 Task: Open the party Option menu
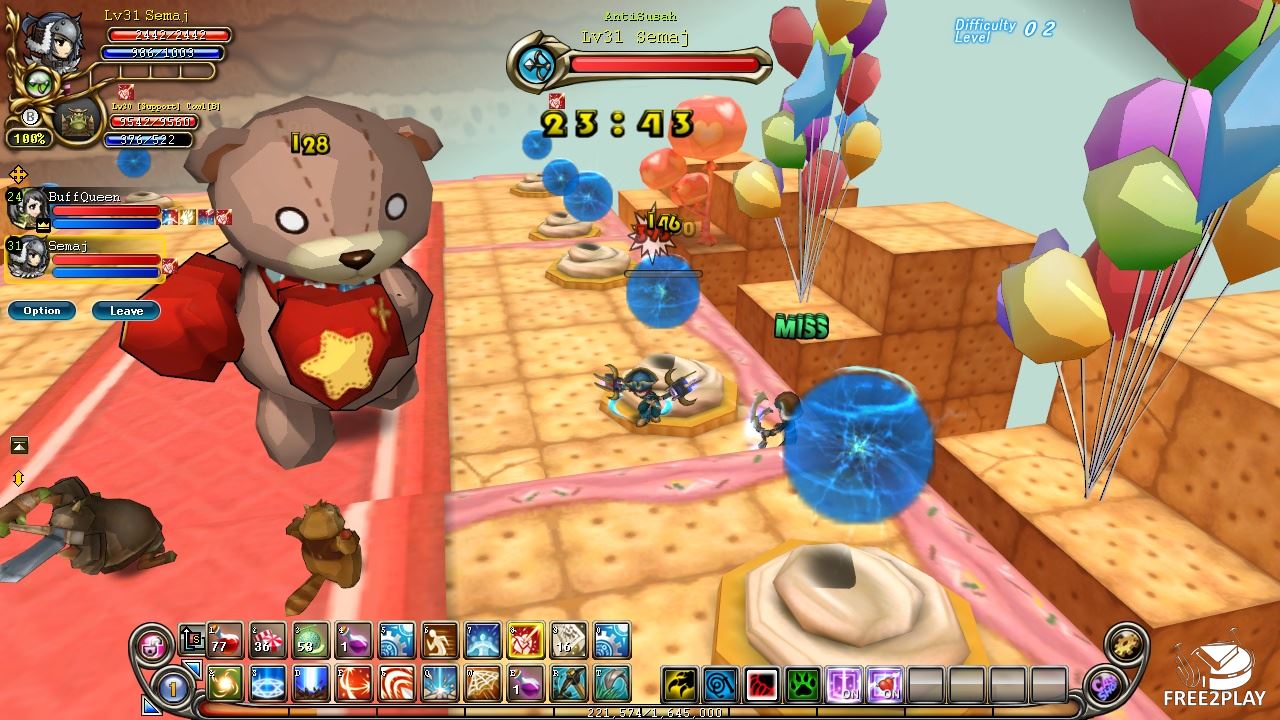(x=41, y=311)
